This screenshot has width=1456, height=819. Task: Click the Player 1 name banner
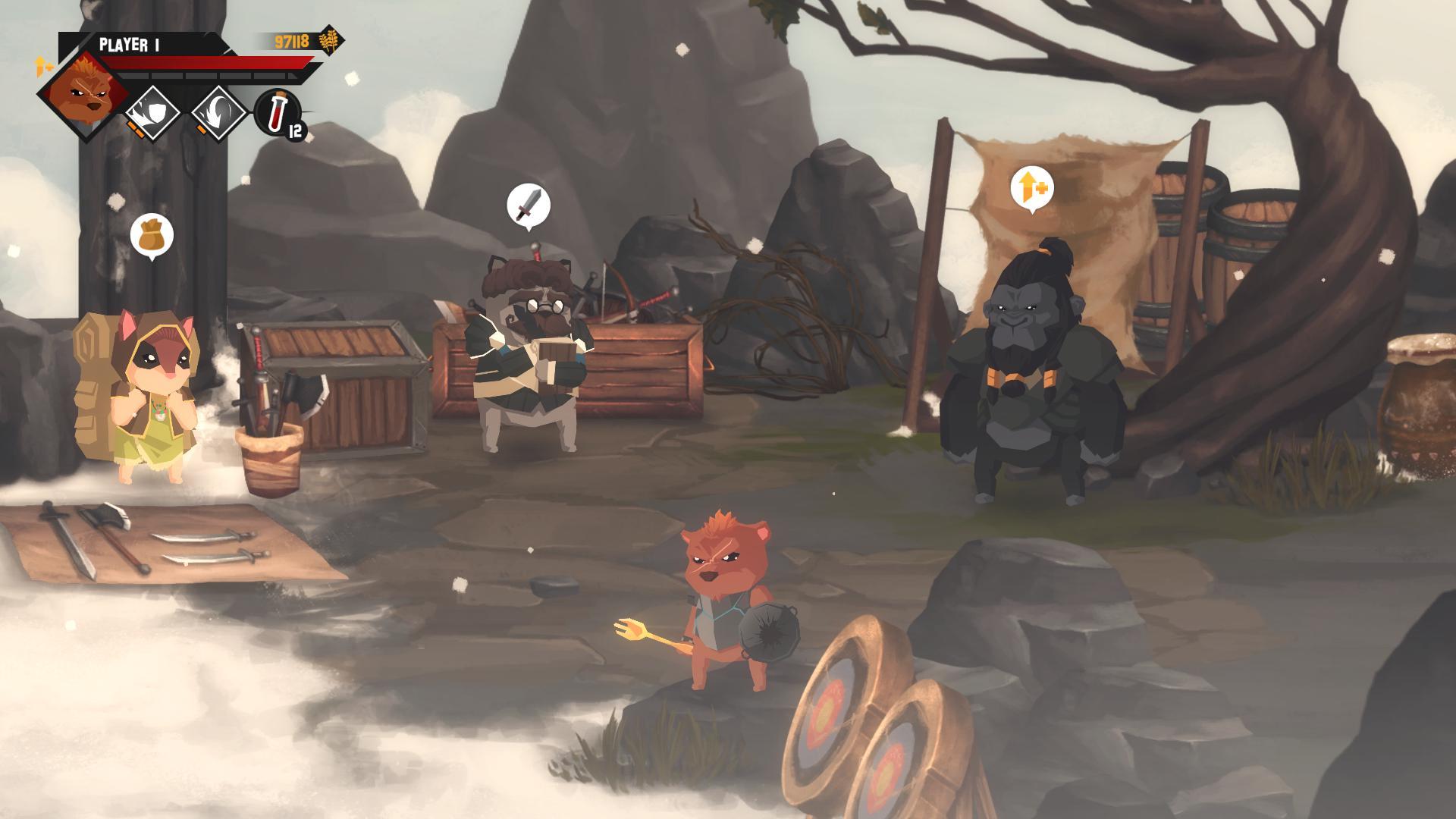(x=129, y=43)
